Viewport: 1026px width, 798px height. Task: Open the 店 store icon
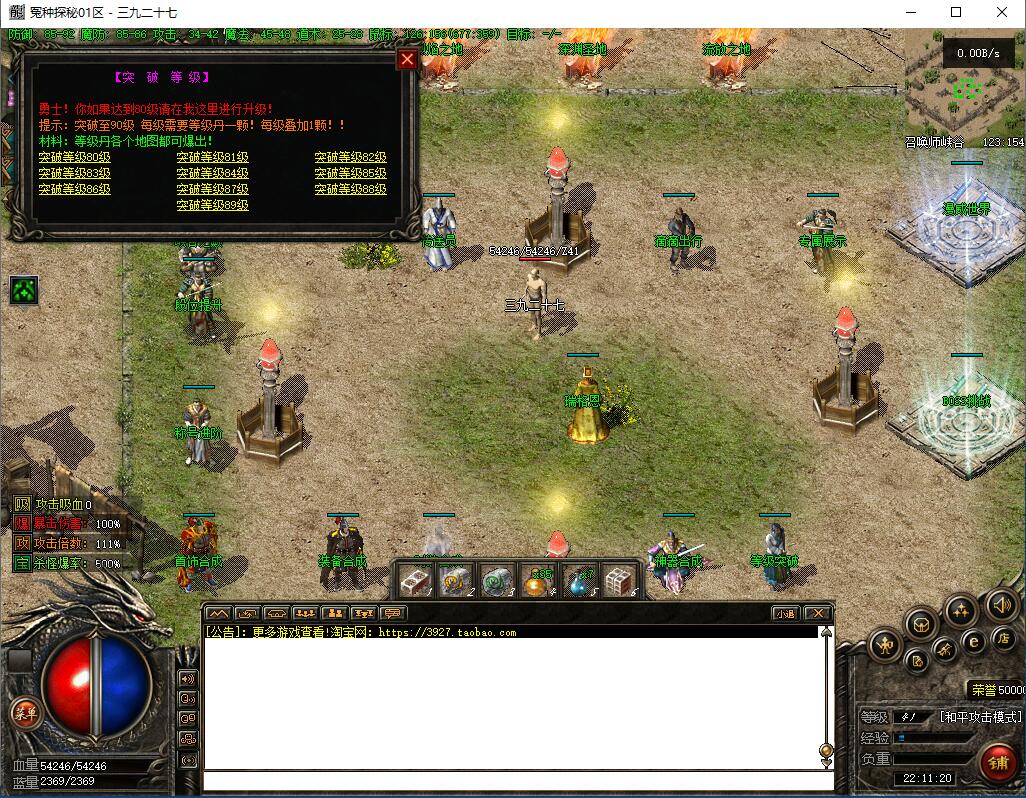[x=1004, y=638]
